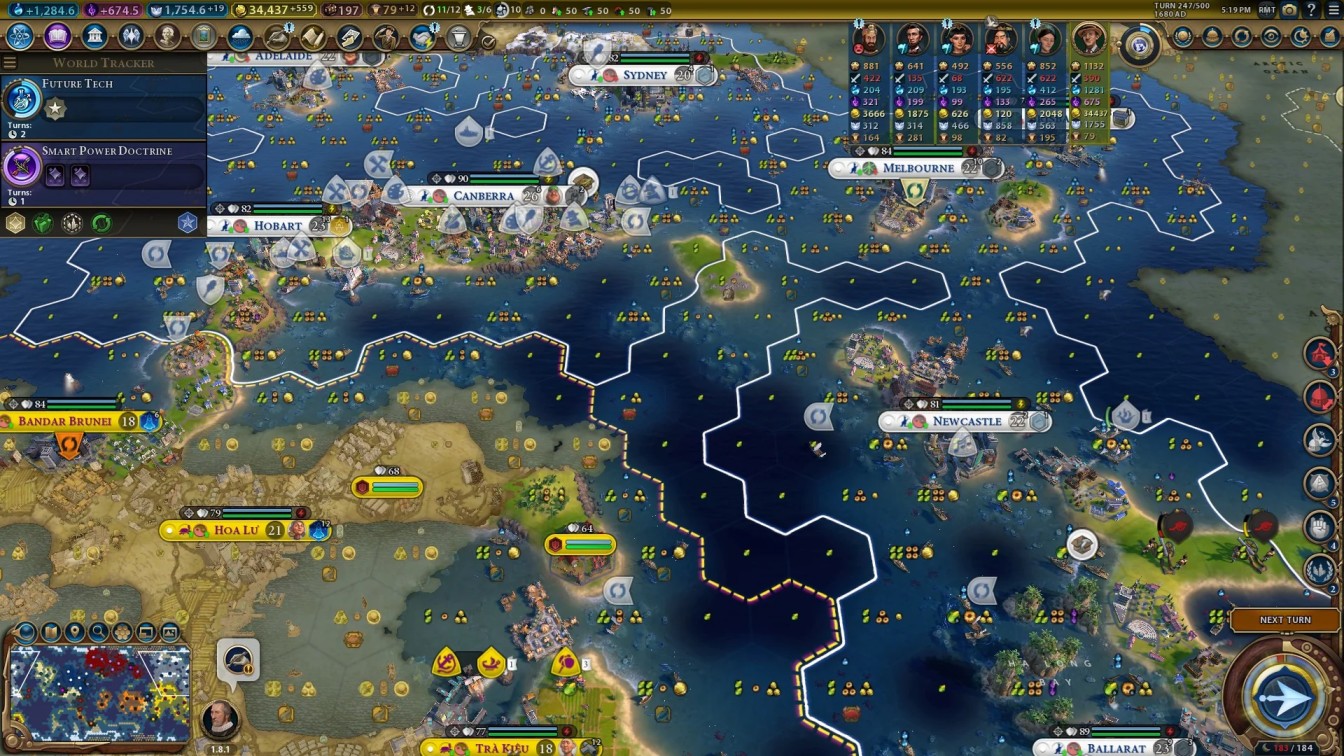The height and width of the screenshot is (756, 1344).
Task: Toggle minimap map options with the globe icon
Action: (24, 632)
